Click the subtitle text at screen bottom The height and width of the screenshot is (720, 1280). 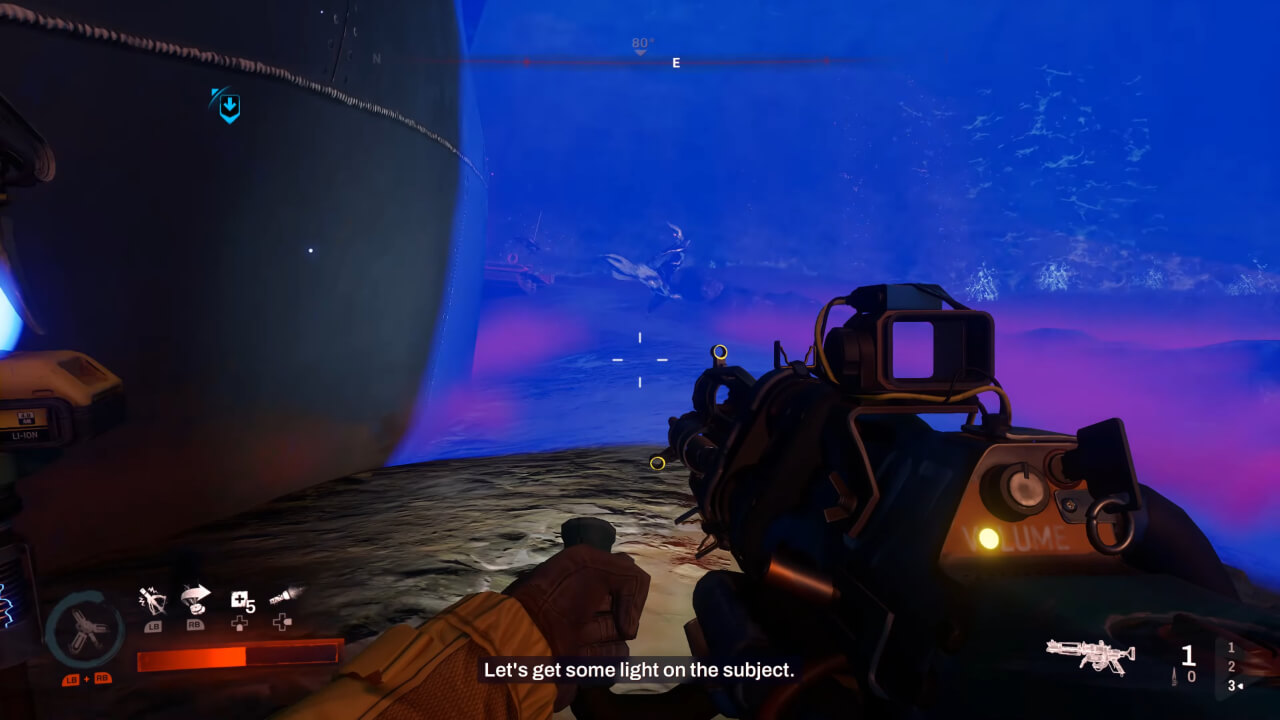[639, 671]
